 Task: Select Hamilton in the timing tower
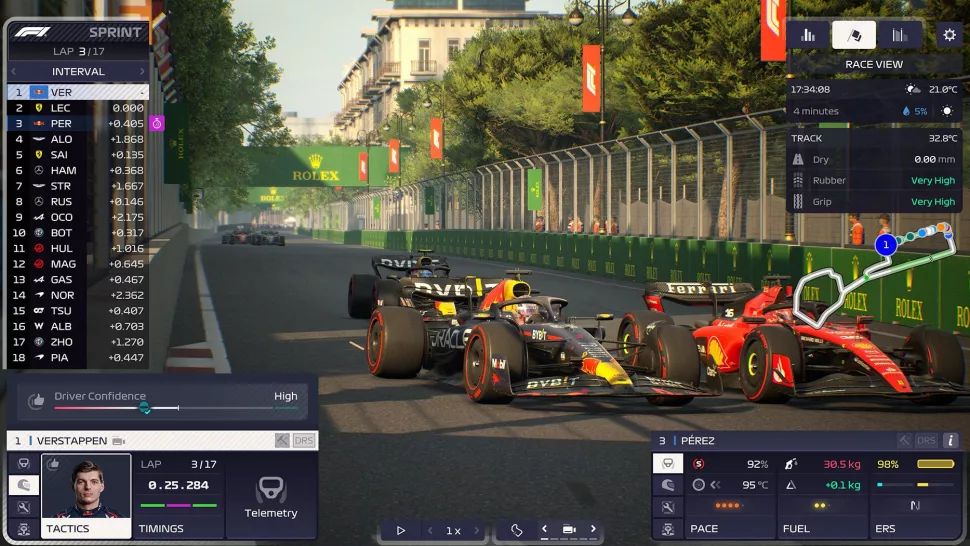click(x=78, y=170)
